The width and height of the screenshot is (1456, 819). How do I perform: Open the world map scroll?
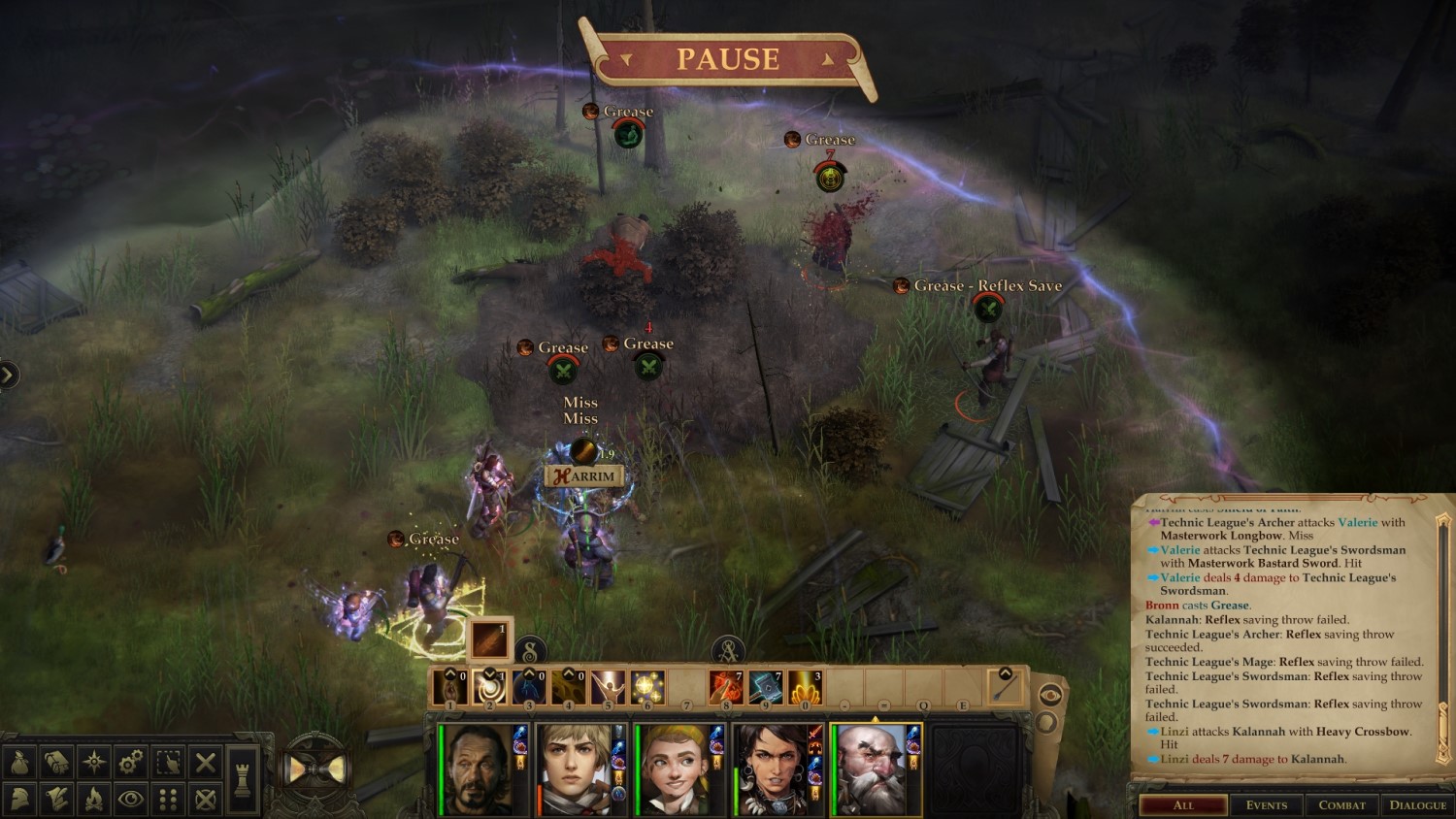pyautogui.click(x=57, y=763)
